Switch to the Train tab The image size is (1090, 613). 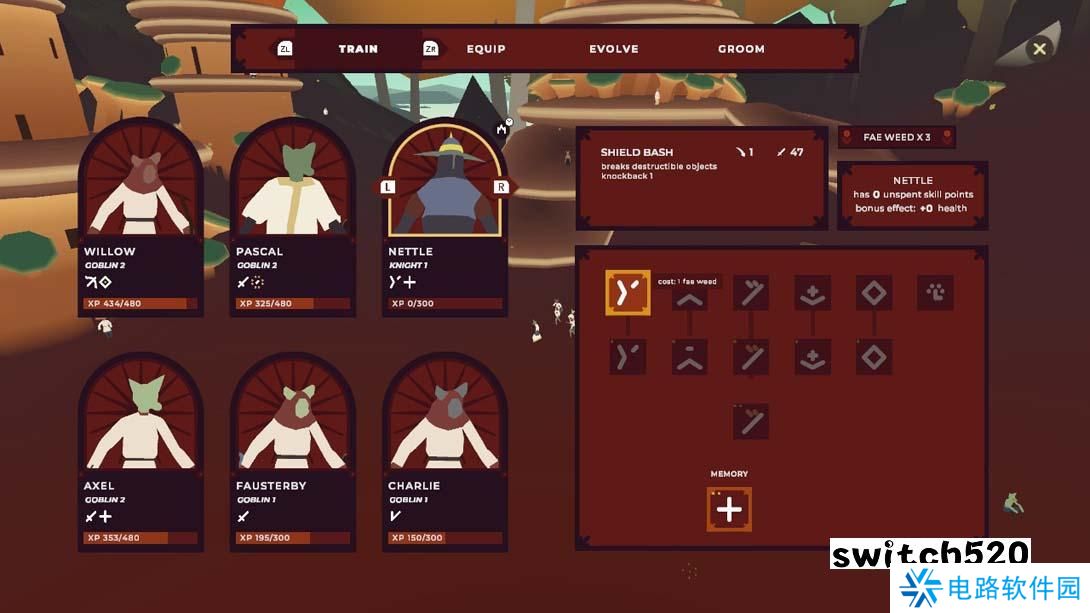click(357, 49)
